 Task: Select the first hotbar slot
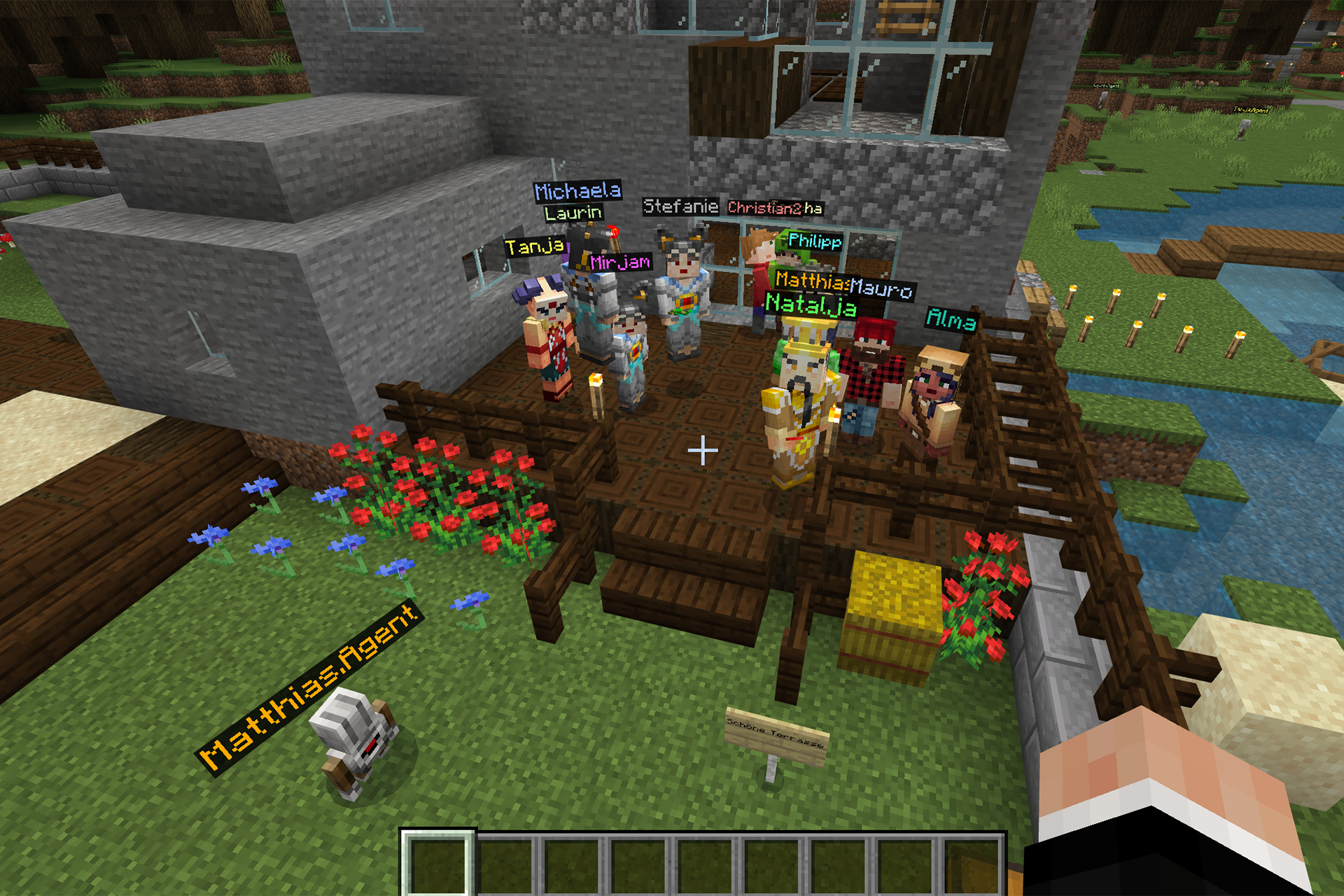(437, 861)
